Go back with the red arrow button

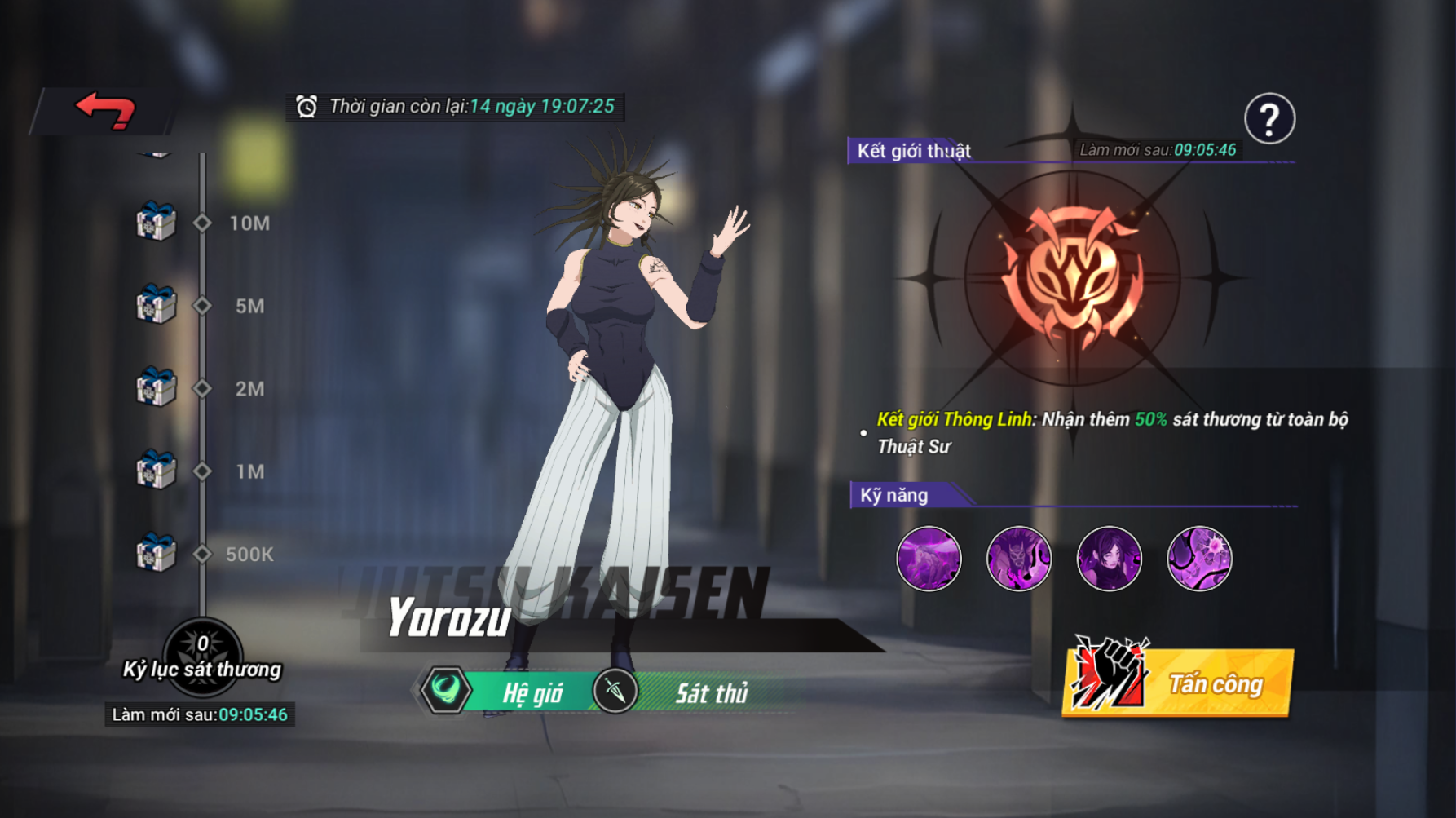point(105,110)
